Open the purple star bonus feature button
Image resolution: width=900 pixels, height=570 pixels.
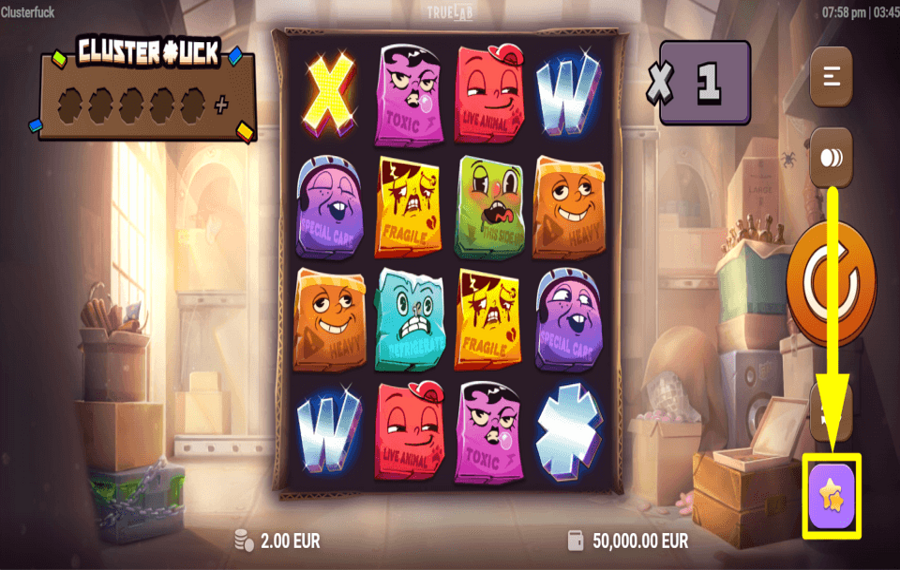[x=831, y=494]
